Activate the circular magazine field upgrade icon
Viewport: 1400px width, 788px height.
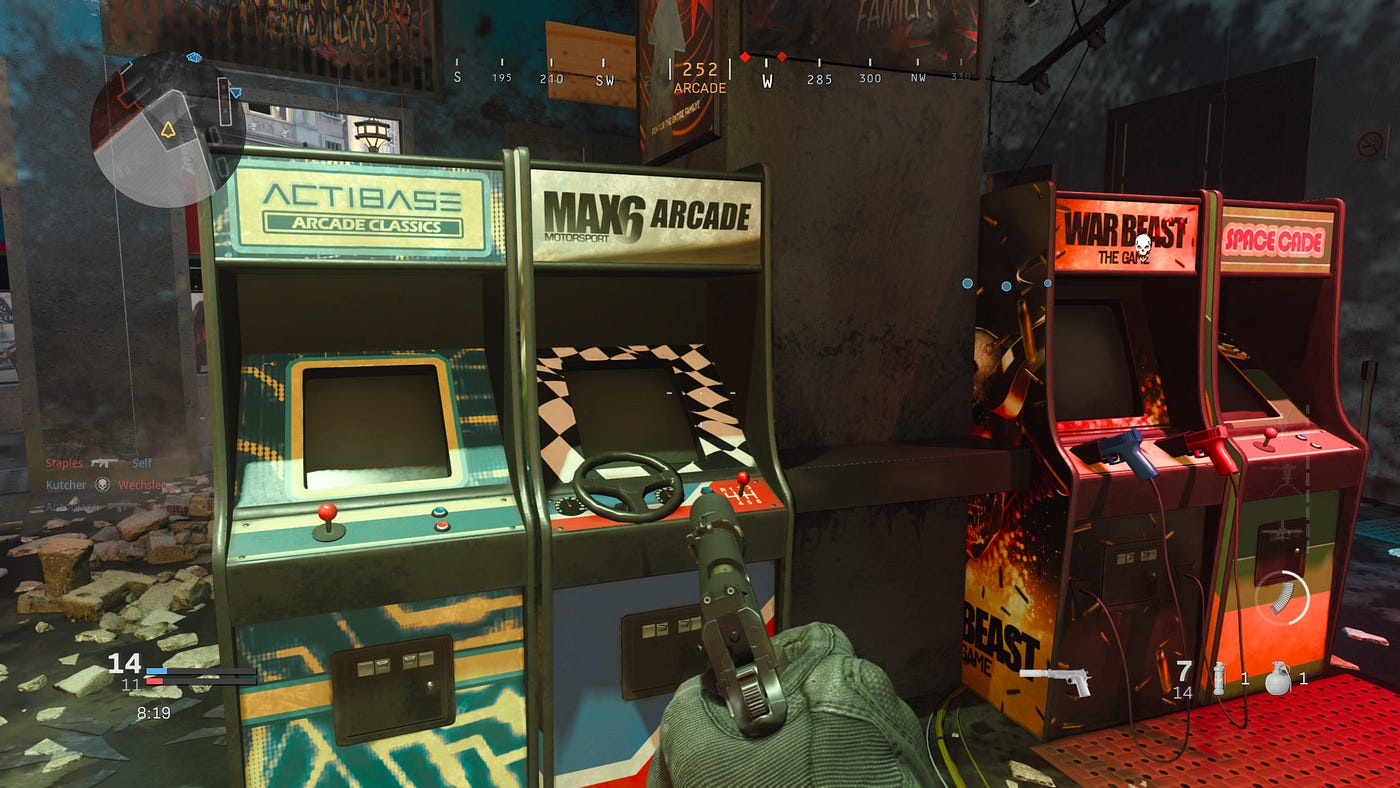[1282, 597]
